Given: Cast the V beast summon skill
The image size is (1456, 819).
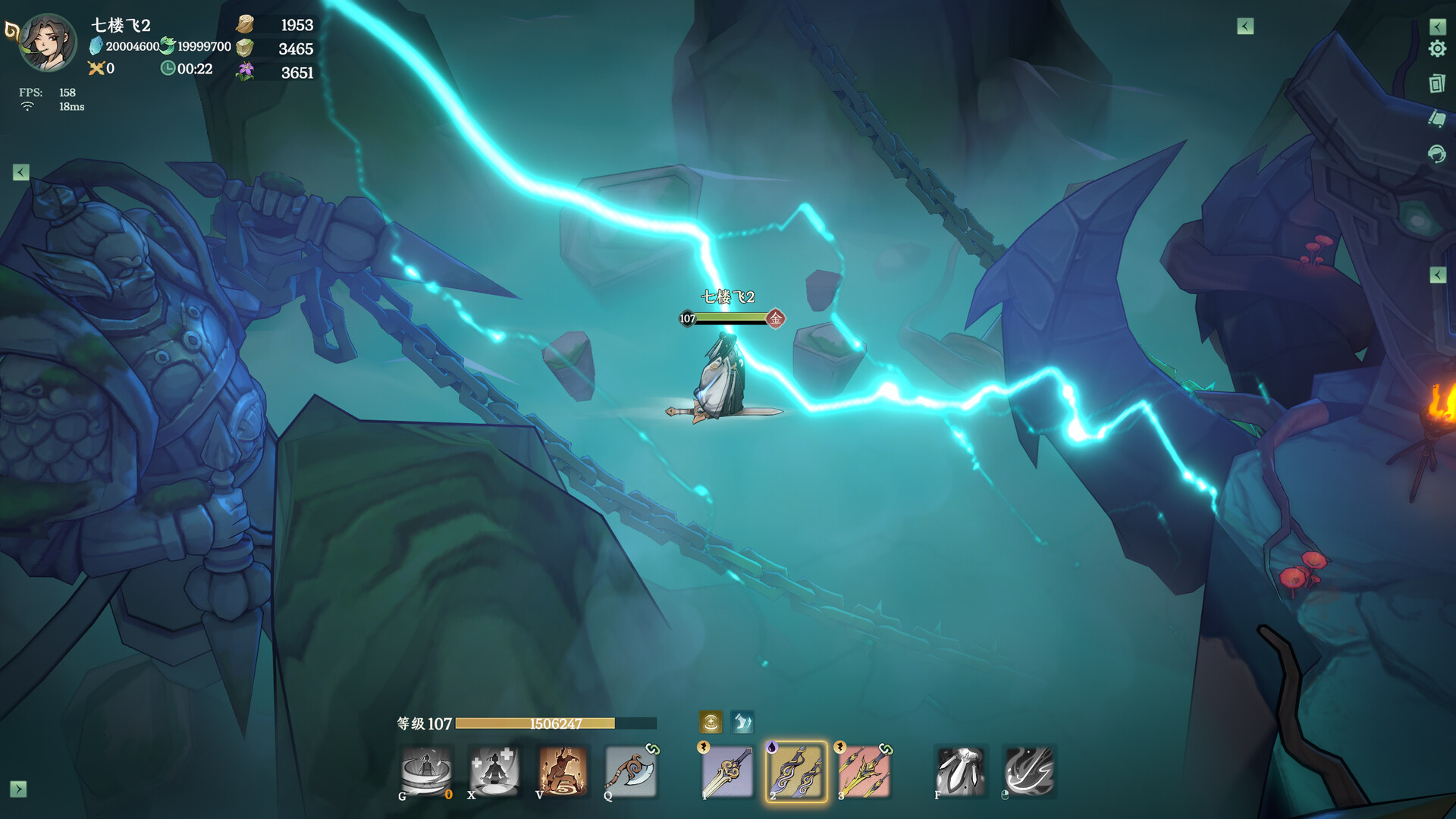Looking at the screenshot, I should [x=563, y=770].
